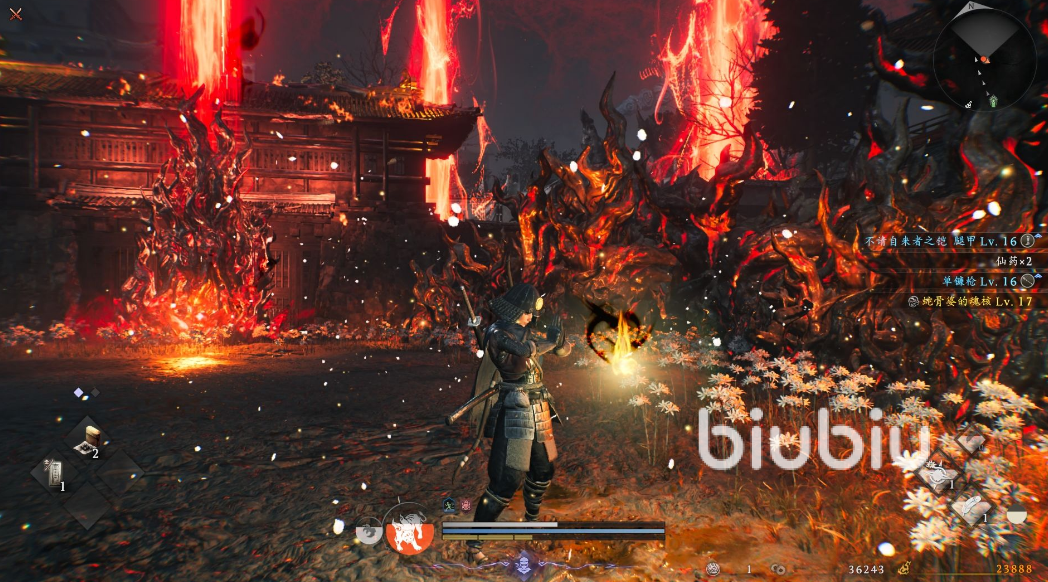
Task: Select the small grey yokai skill icon
Action: 368,532
